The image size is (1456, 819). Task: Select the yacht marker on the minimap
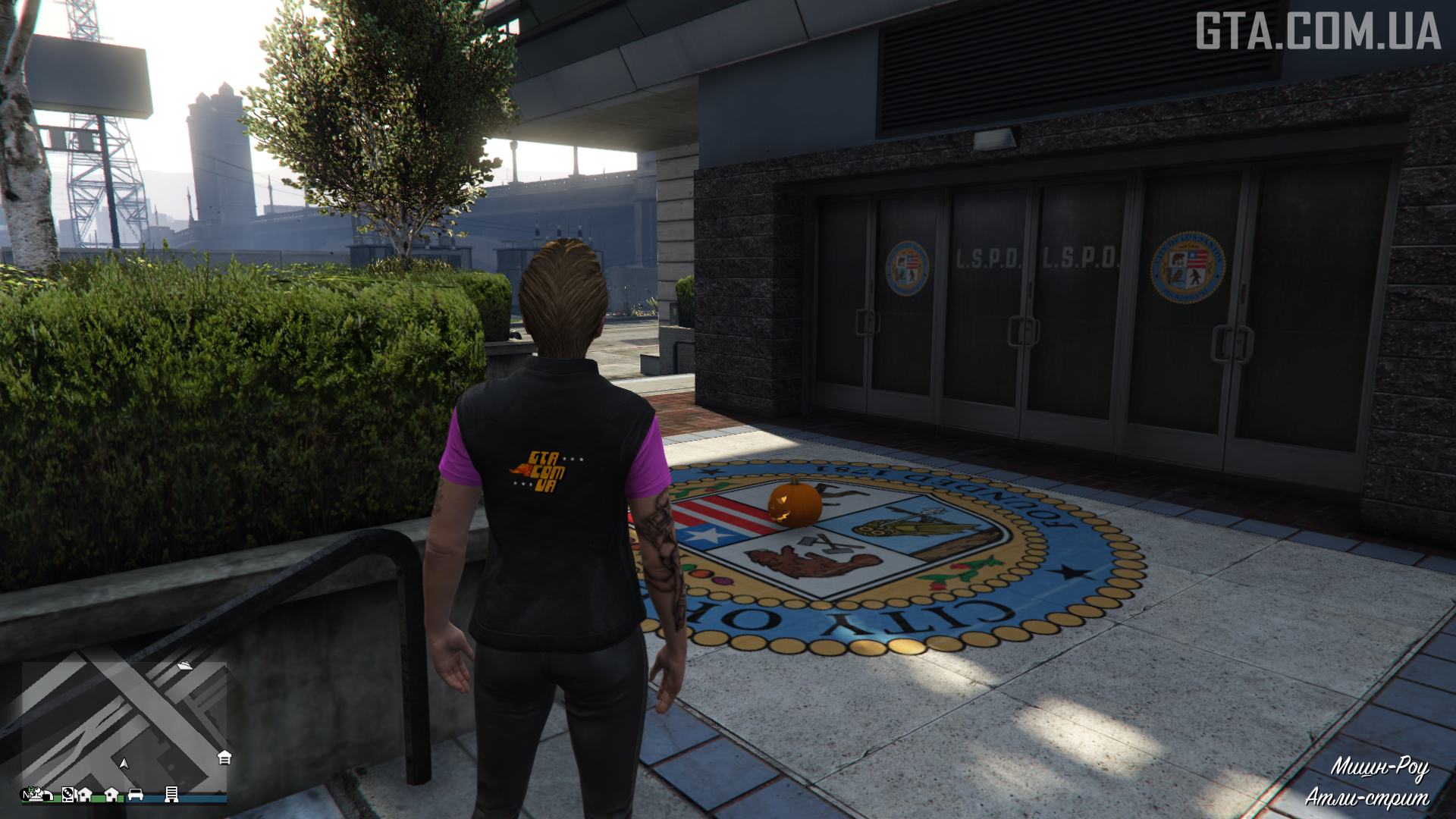click(x=184, y=665)
